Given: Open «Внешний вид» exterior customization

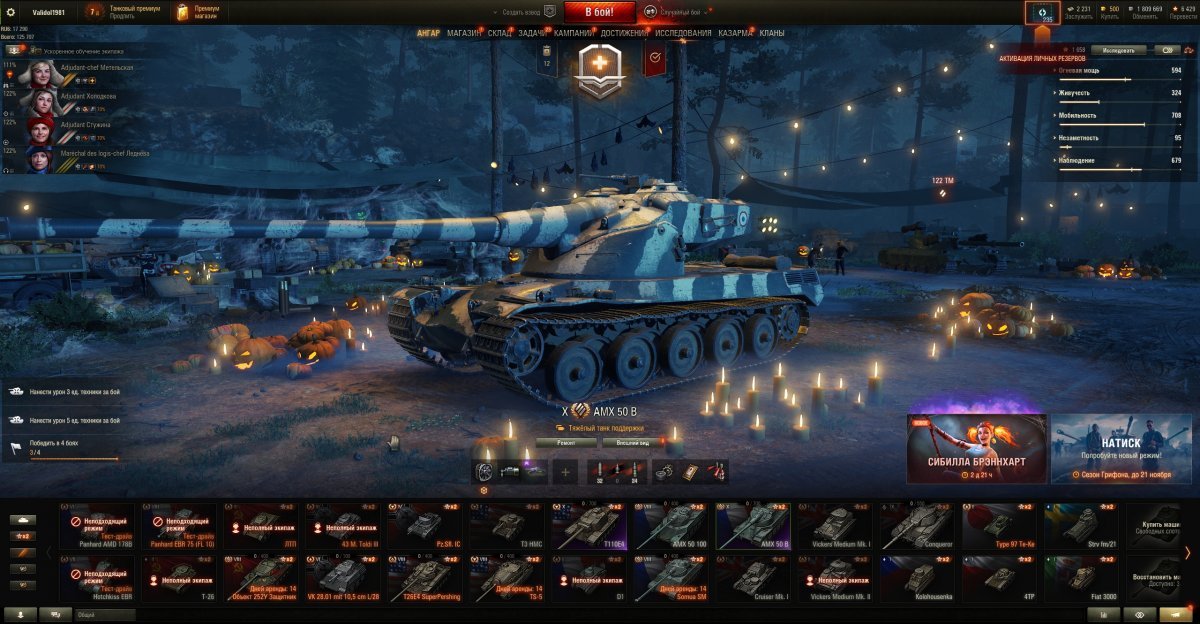Looking at the screenshot, I should (x=634, y=442).
